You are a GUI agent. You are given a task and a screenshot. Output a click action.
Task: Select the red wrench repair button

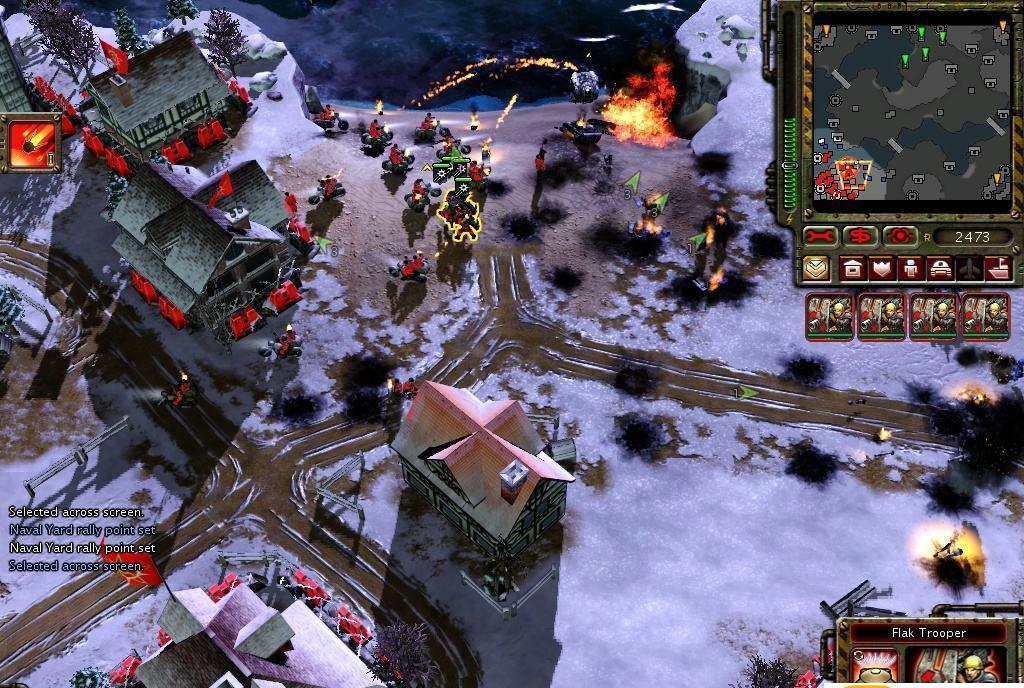820,237
